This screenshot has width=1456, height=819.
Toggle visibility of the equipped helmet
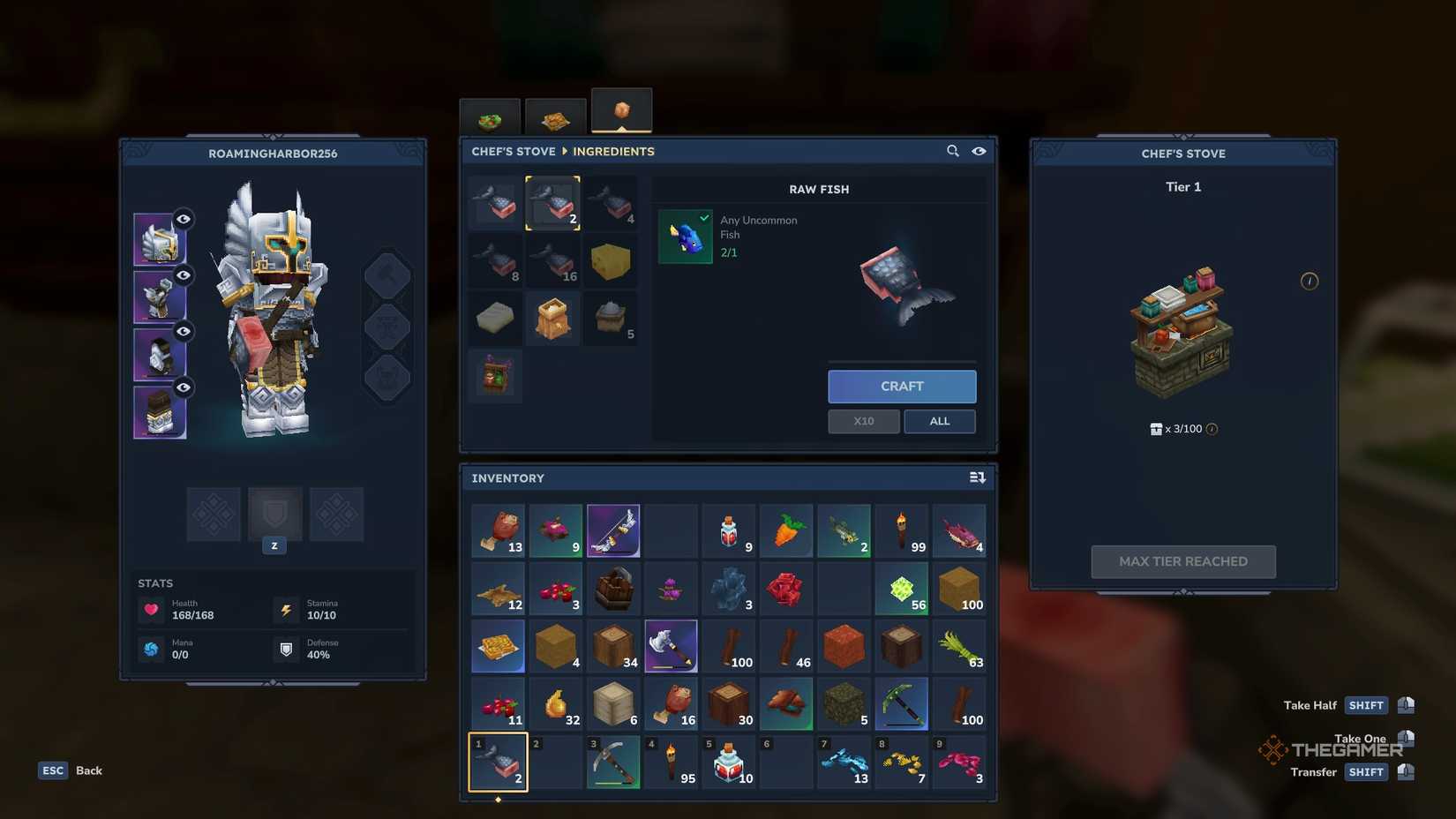[184, 219]
